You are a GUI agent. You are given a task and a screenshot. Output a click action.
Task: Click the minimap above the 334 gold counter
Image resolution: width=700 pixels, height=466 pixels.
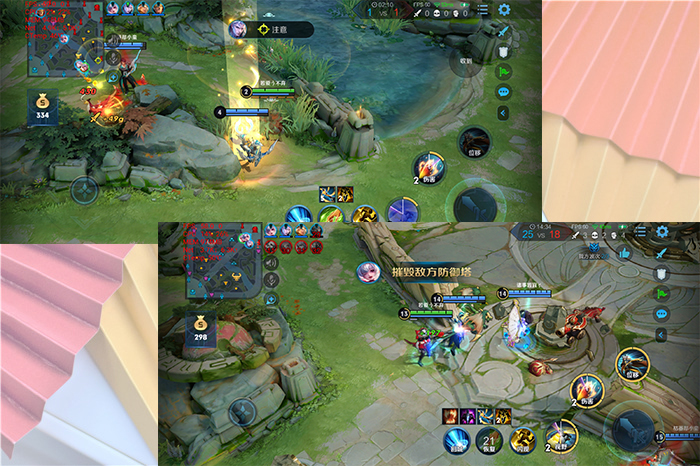point(66,40)
